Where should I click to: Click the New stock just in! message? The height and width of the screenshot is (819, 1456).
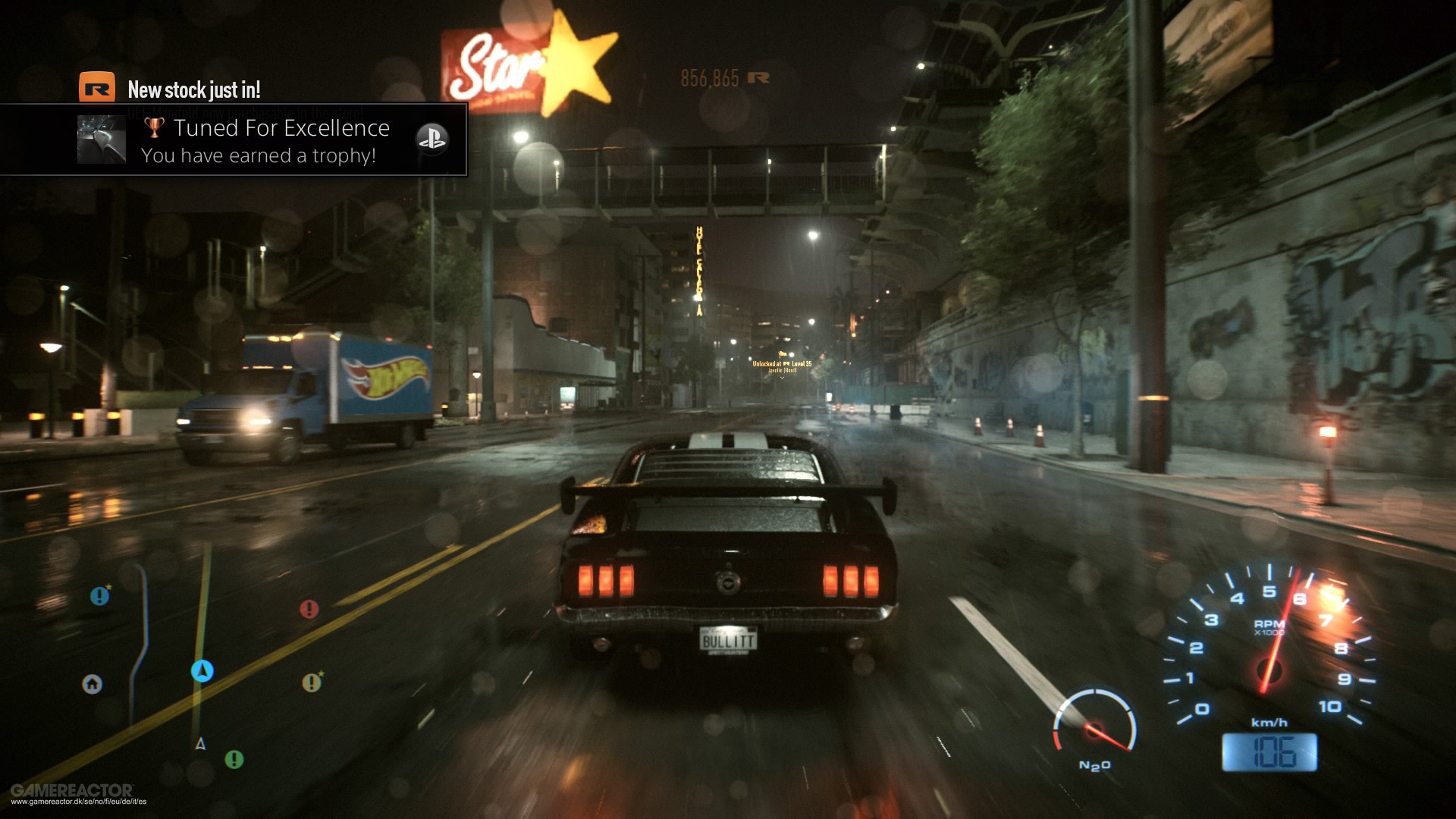pyautogui.click(x=194, y=89)
